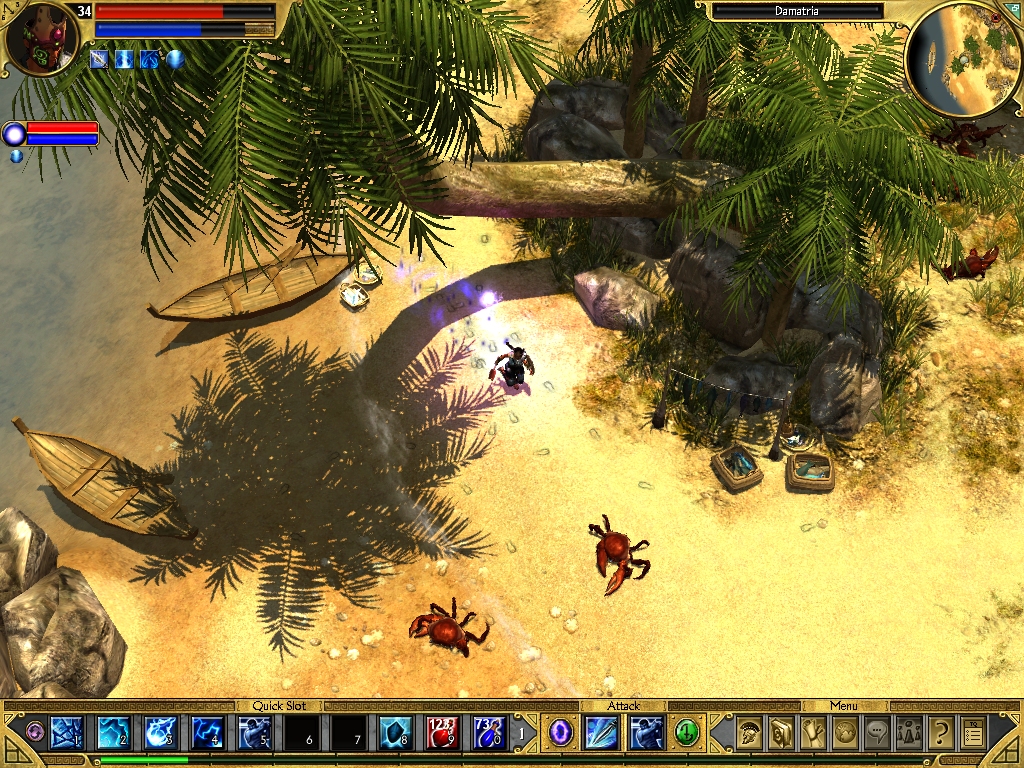Click the player character portrait
Viewport: 1024px width, 768px height.
[x=42, y=40]
